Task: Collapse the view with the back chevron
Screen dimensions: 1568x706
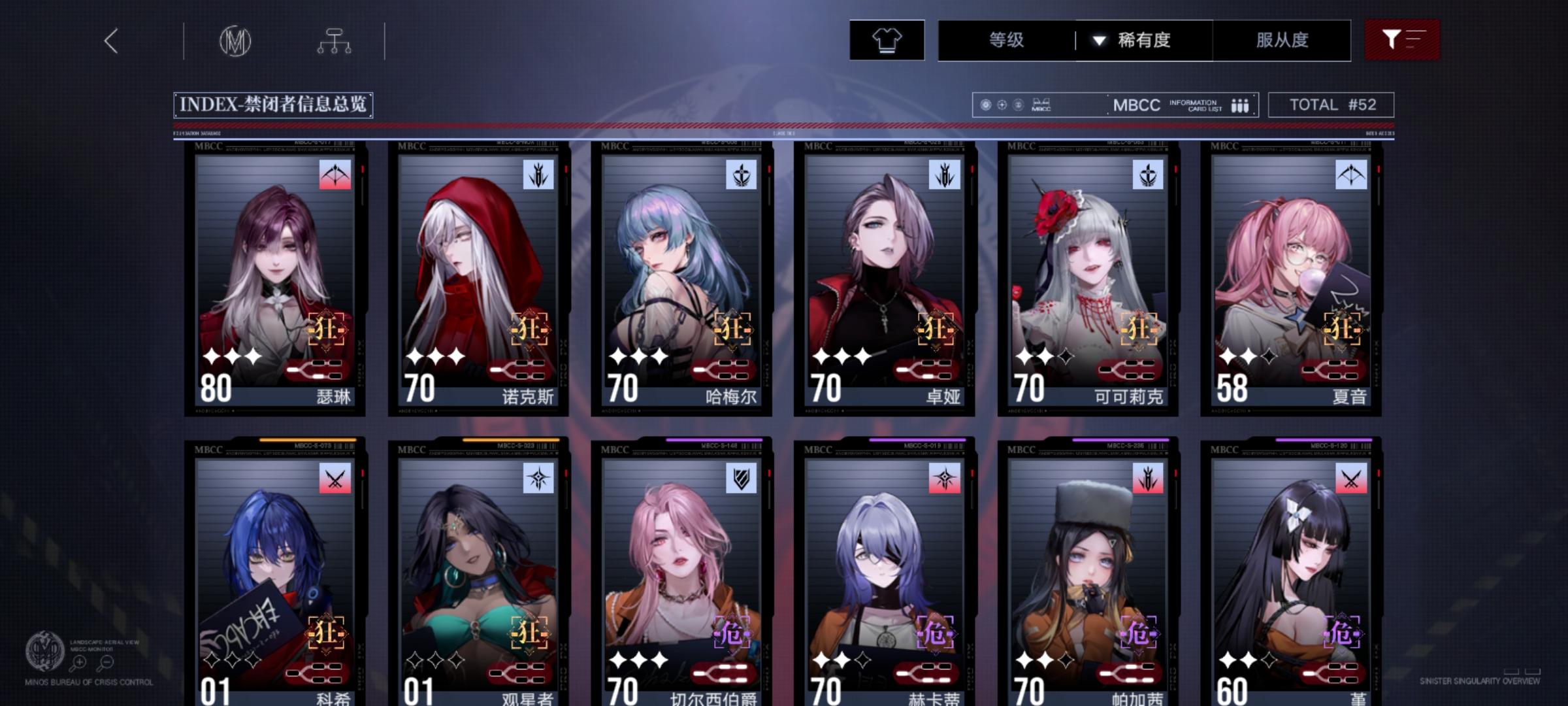Action: pyautogui.click(x=111, y=41)
